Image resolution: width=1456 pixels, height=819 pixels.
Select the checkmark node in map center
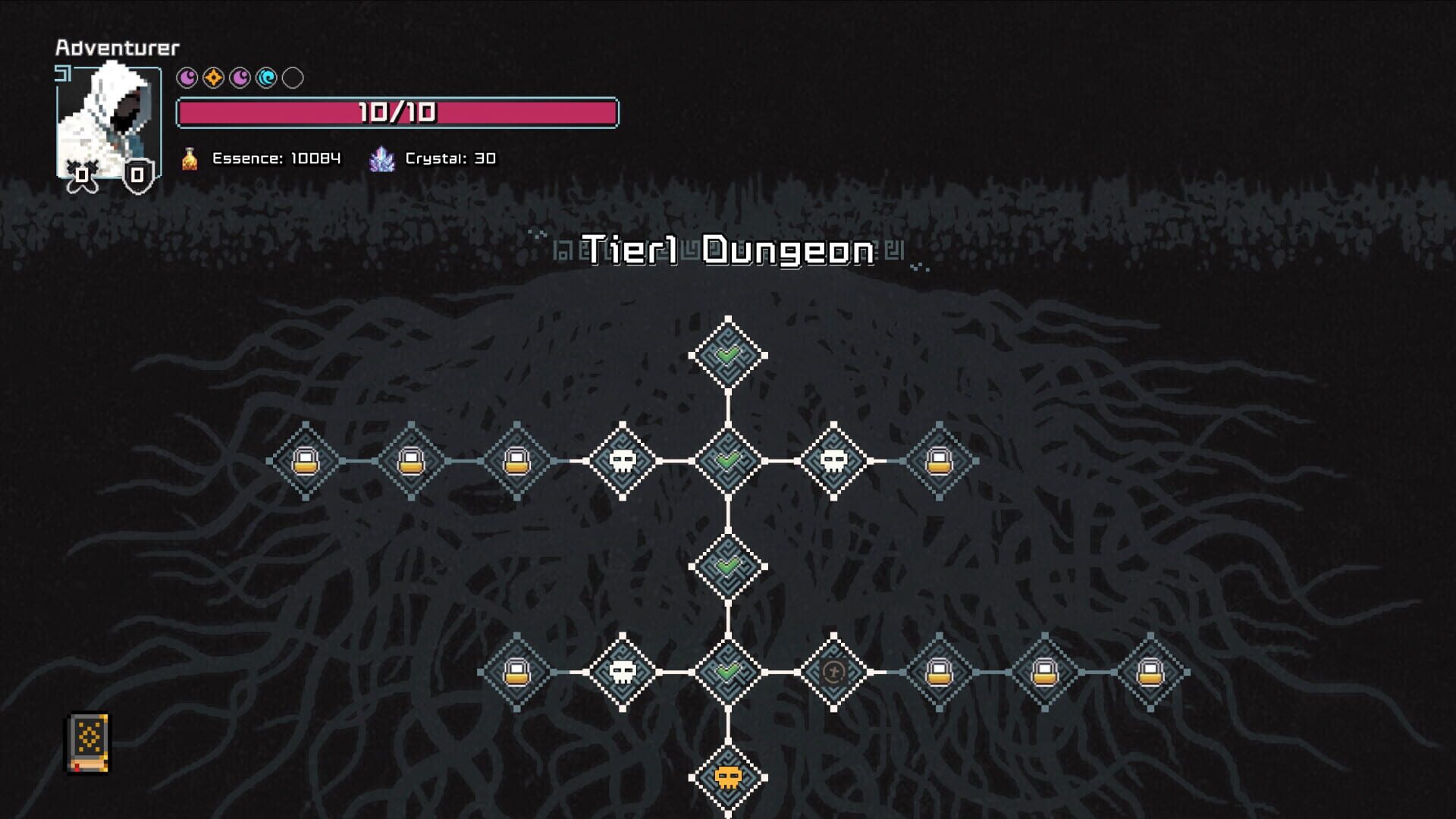(728, 566)
